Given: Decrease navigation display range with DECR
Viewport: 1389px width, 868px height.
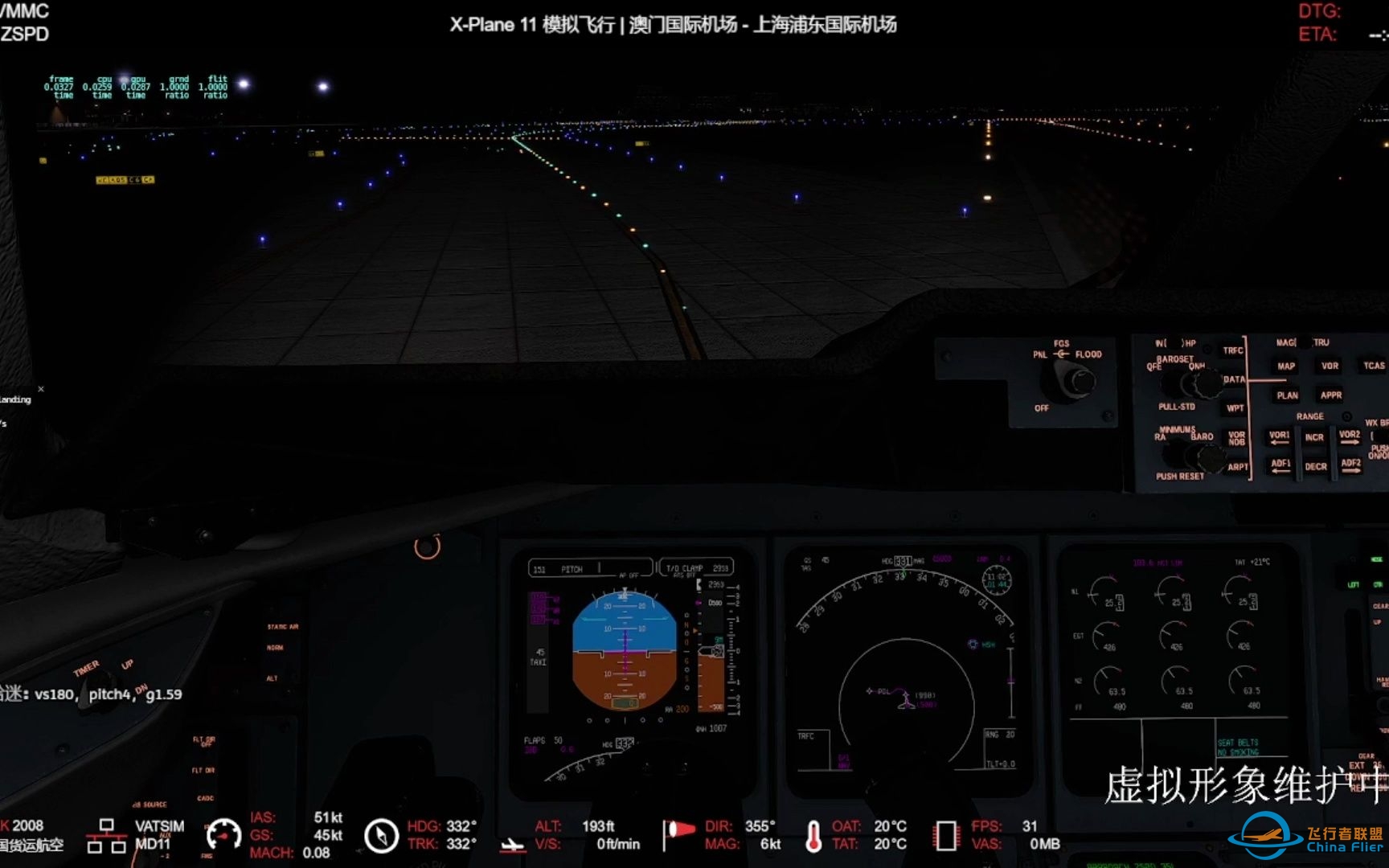Looking at the screenshot, I should click(1317, 466).
